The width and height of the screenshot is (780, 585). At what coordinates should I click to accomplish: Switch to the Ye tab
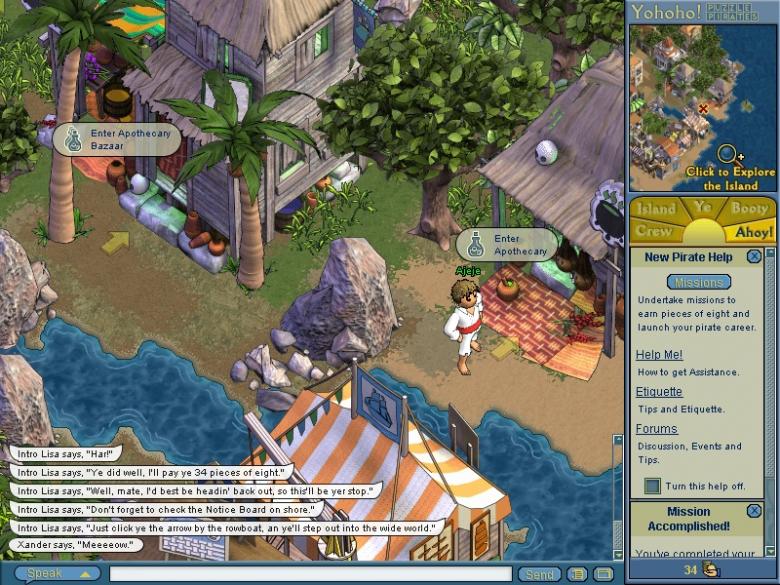(703, 207)
